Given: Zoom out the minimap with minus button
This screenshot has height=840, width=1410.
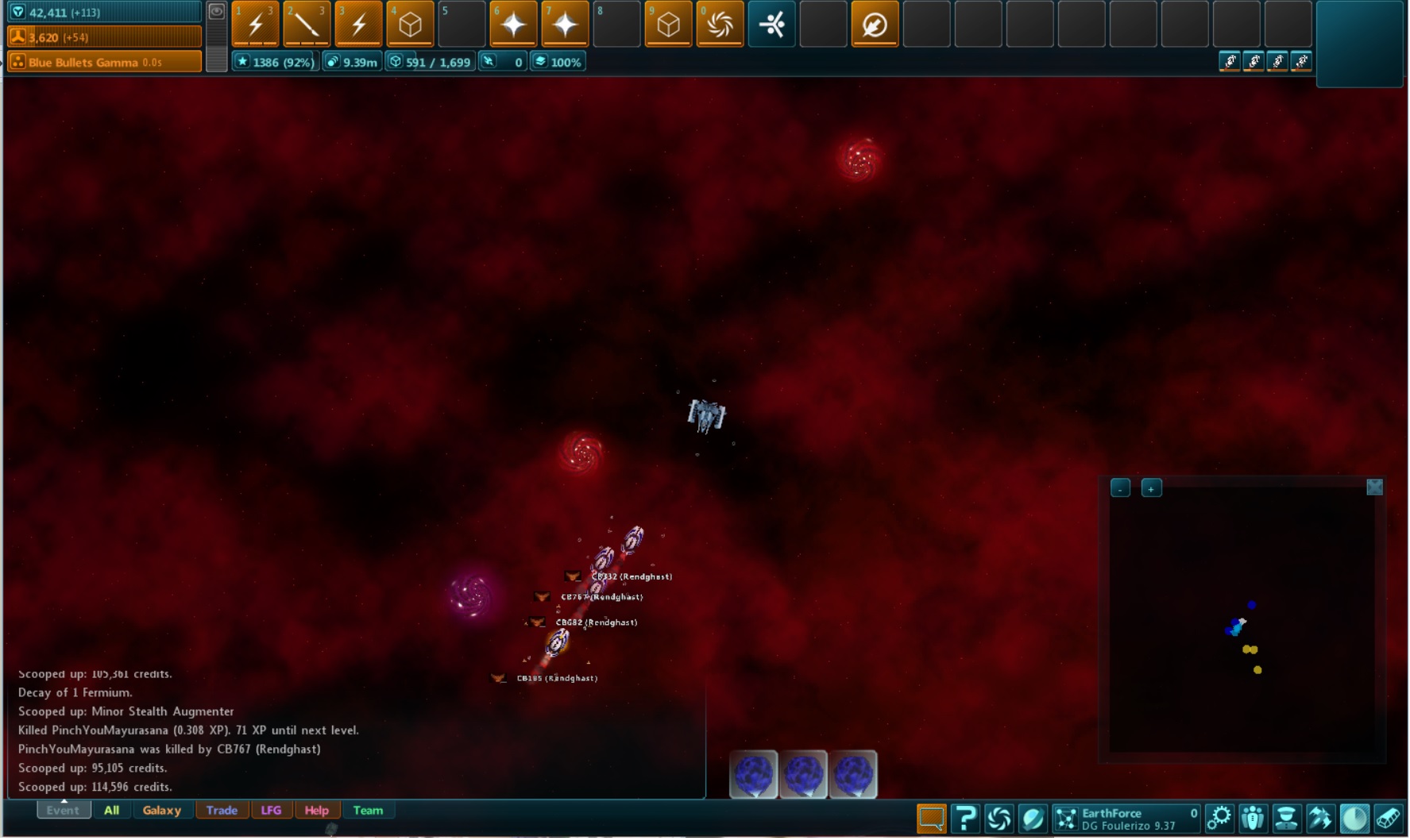Looking at the screenshot, I should pos(1120,488).
